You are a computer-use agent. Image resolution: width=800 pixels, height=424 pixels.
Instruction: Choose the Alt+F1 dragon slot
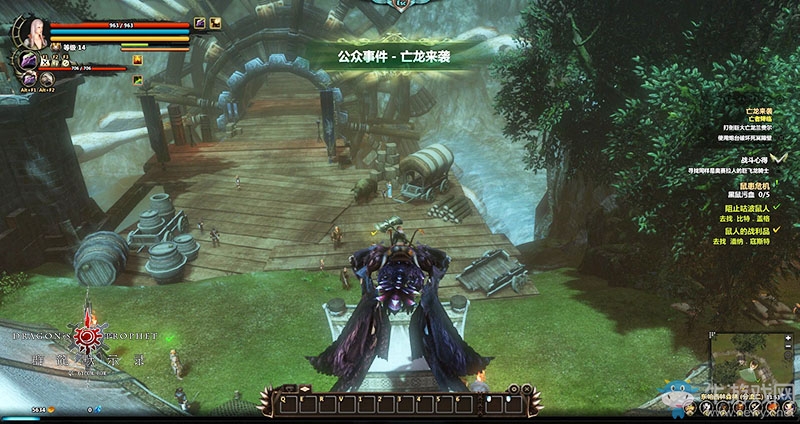click(x=30, y=78)
